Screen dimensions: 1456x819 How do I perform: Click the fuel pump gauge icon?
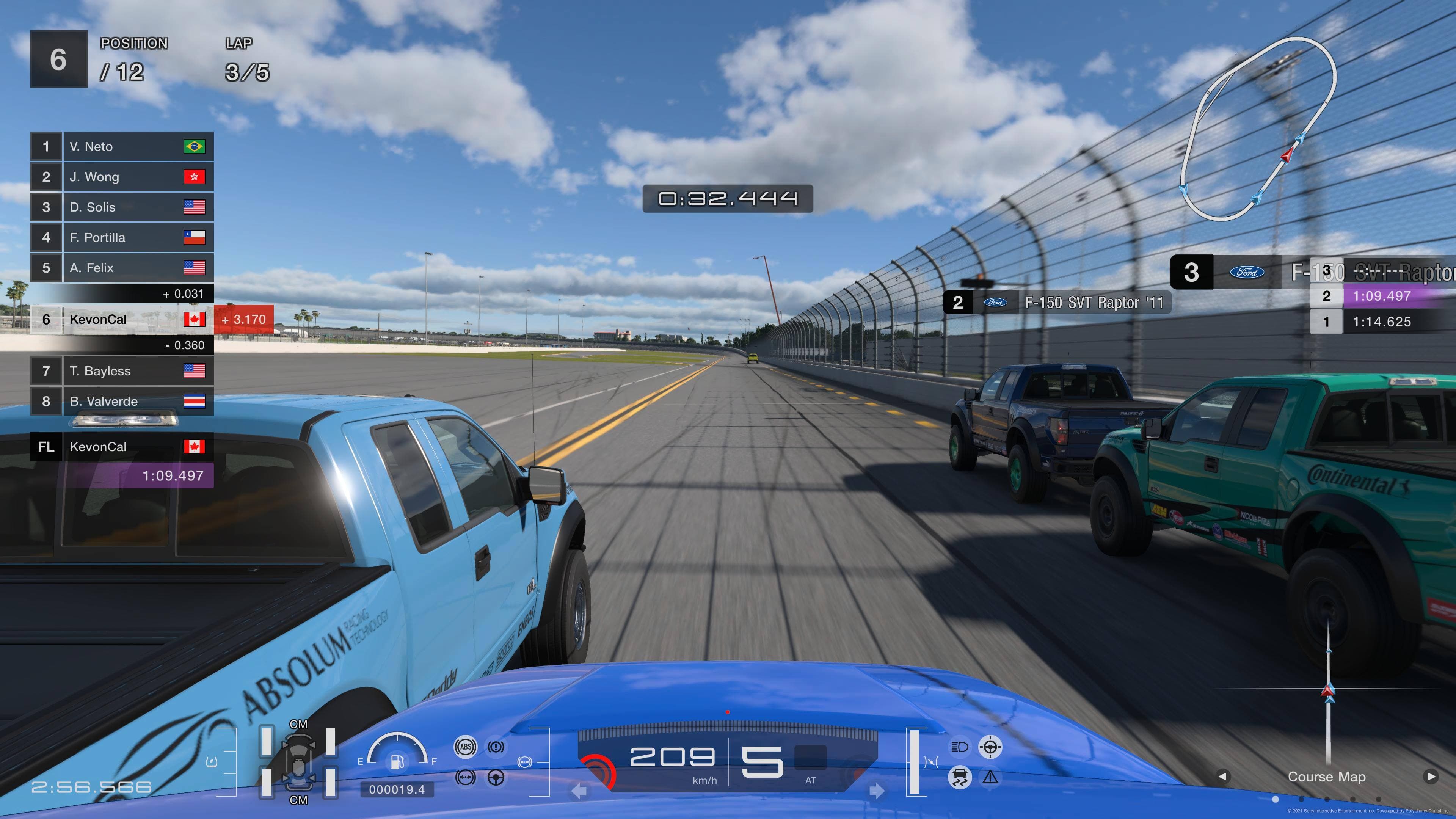(x=397, y=761)
